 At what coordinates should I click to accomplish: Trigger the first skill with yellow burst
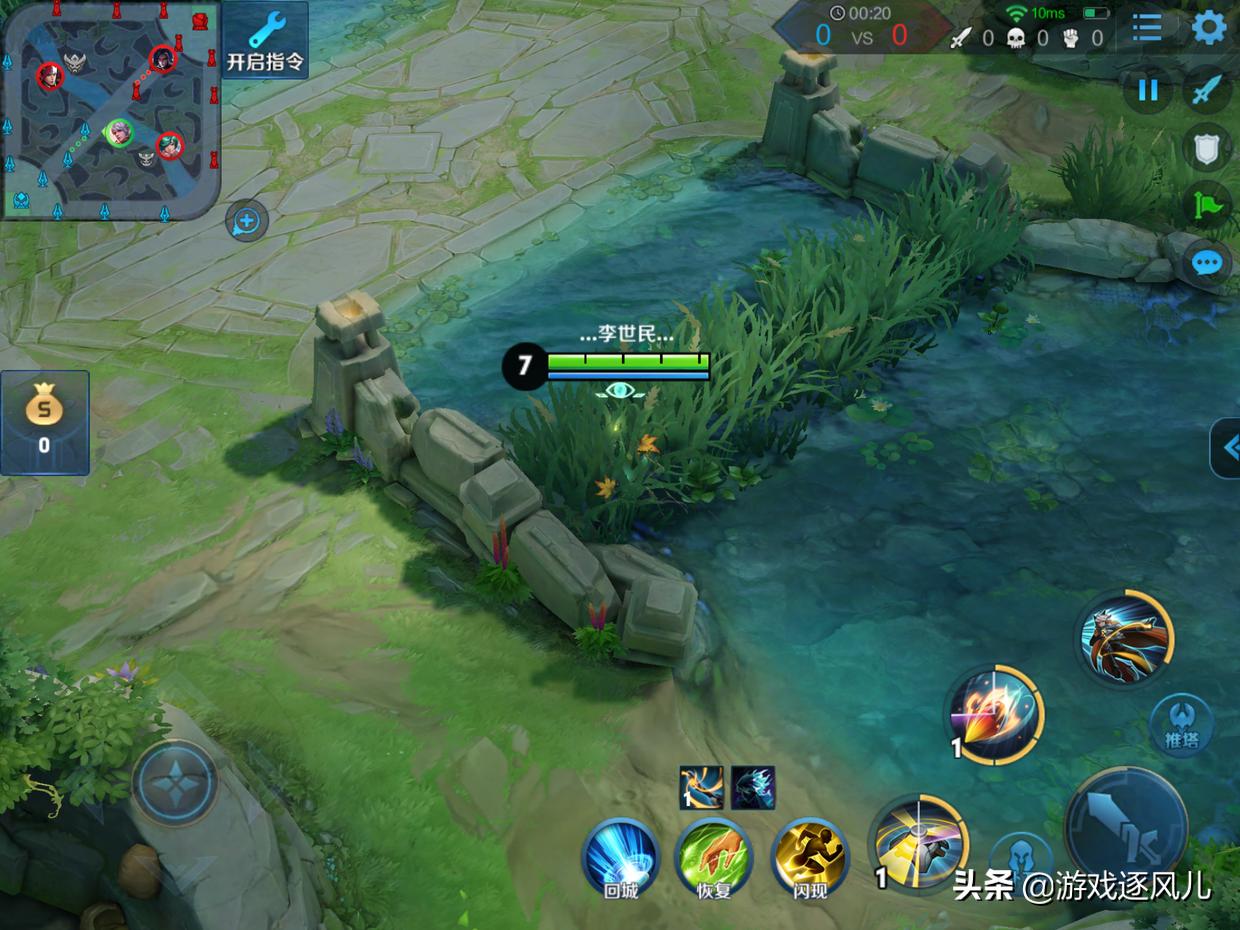pos(918,842)
